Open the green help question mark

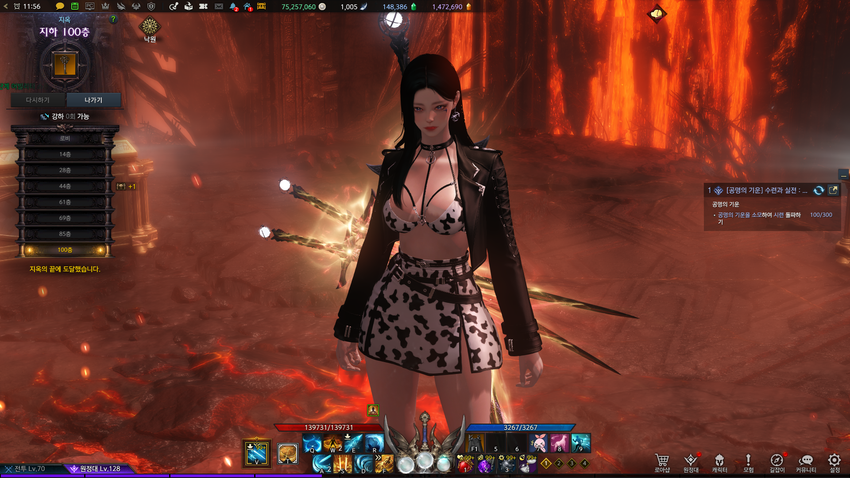click(x=113, y=19)
